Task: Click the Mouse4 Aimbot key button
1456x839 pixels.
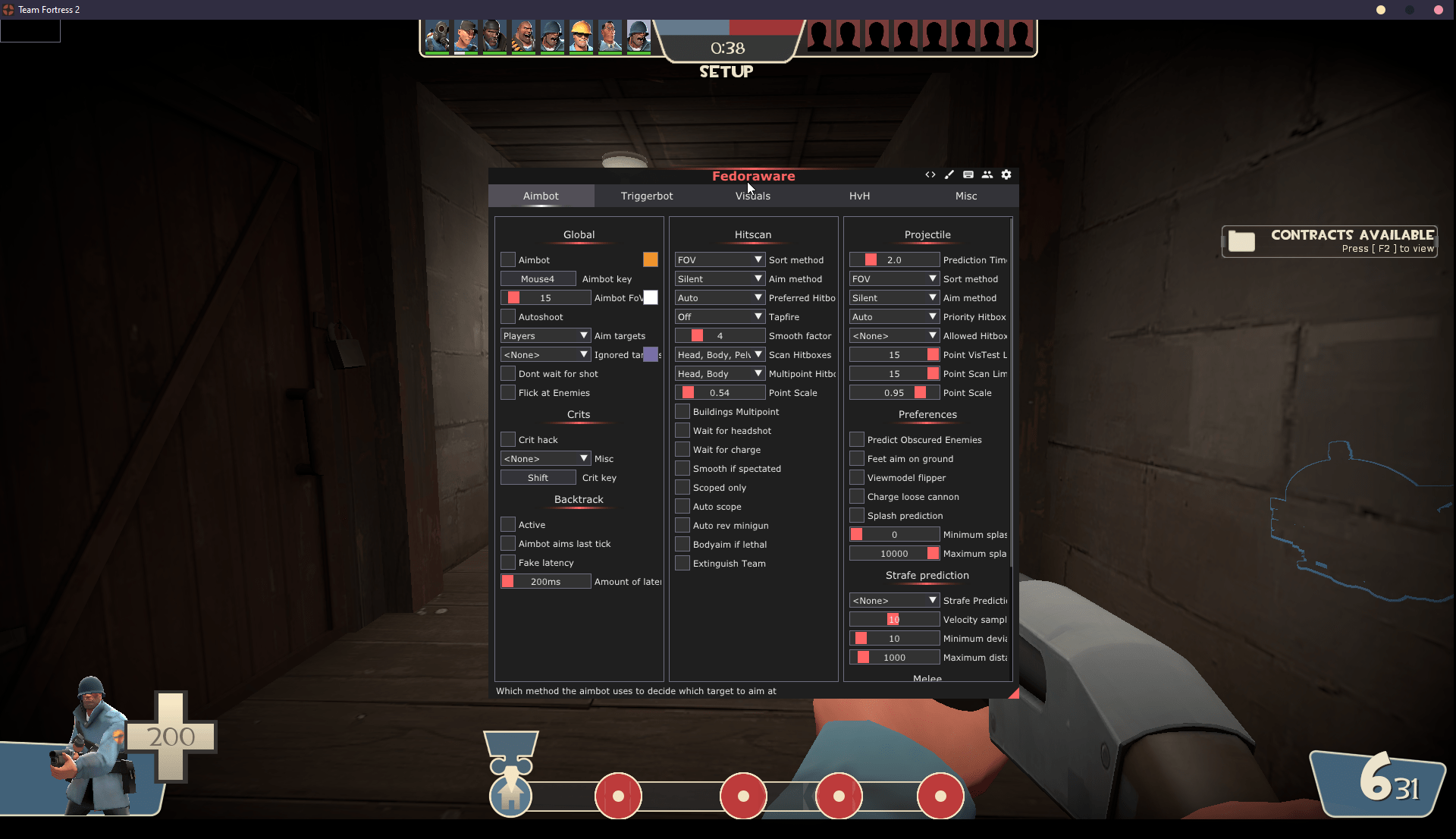Action: [x=537, y=278]
